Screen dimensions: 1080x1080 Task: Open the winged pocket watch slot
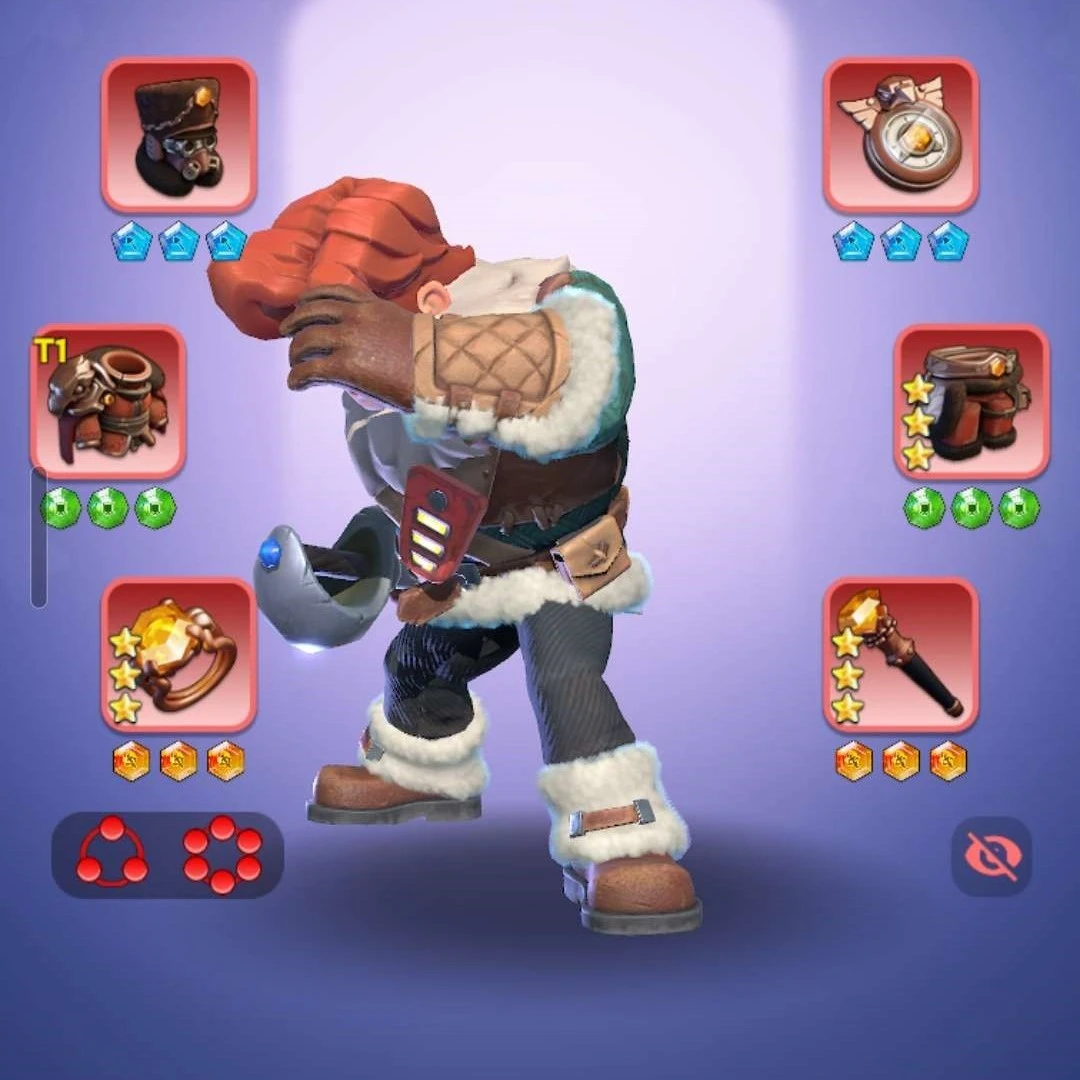900,135
